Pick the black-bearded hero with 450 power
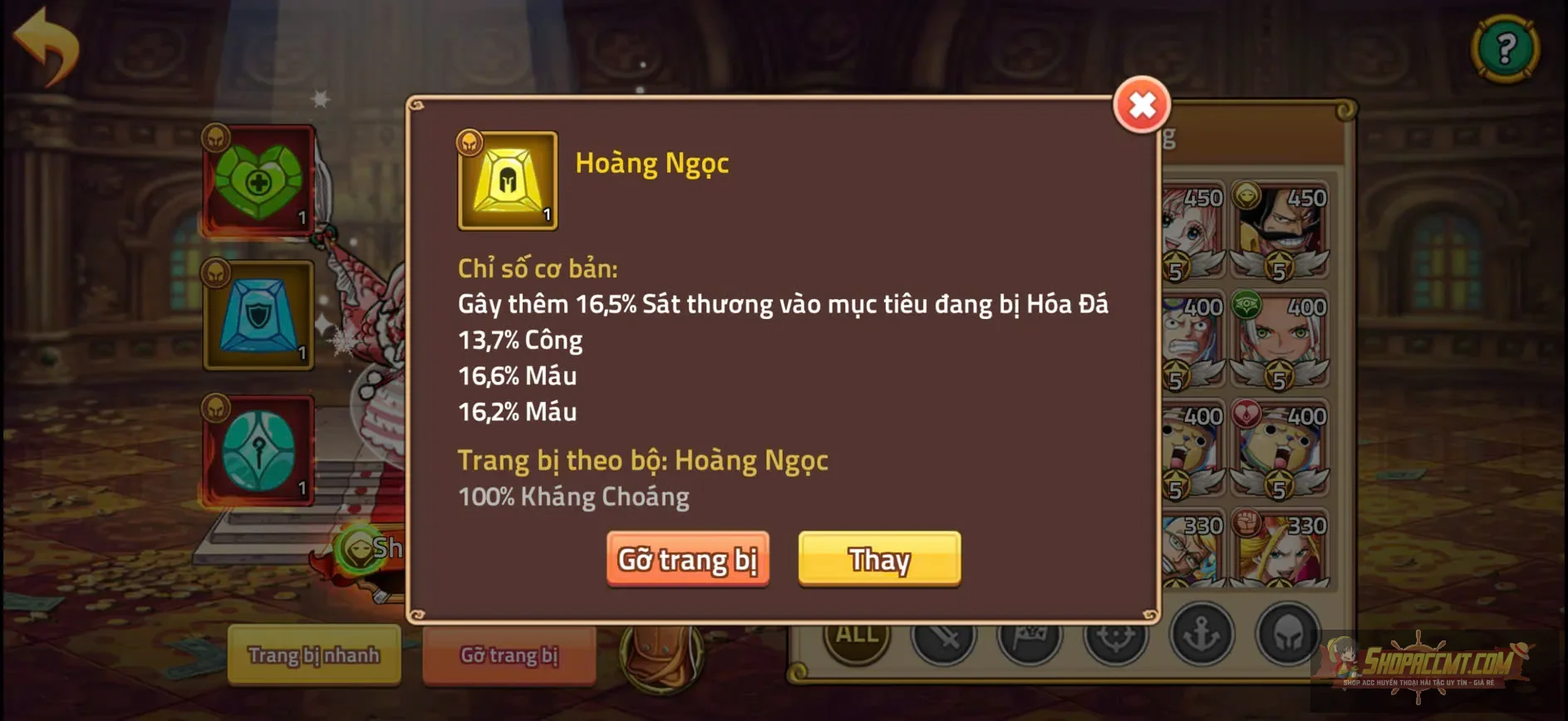 (x=1280, y=229)
